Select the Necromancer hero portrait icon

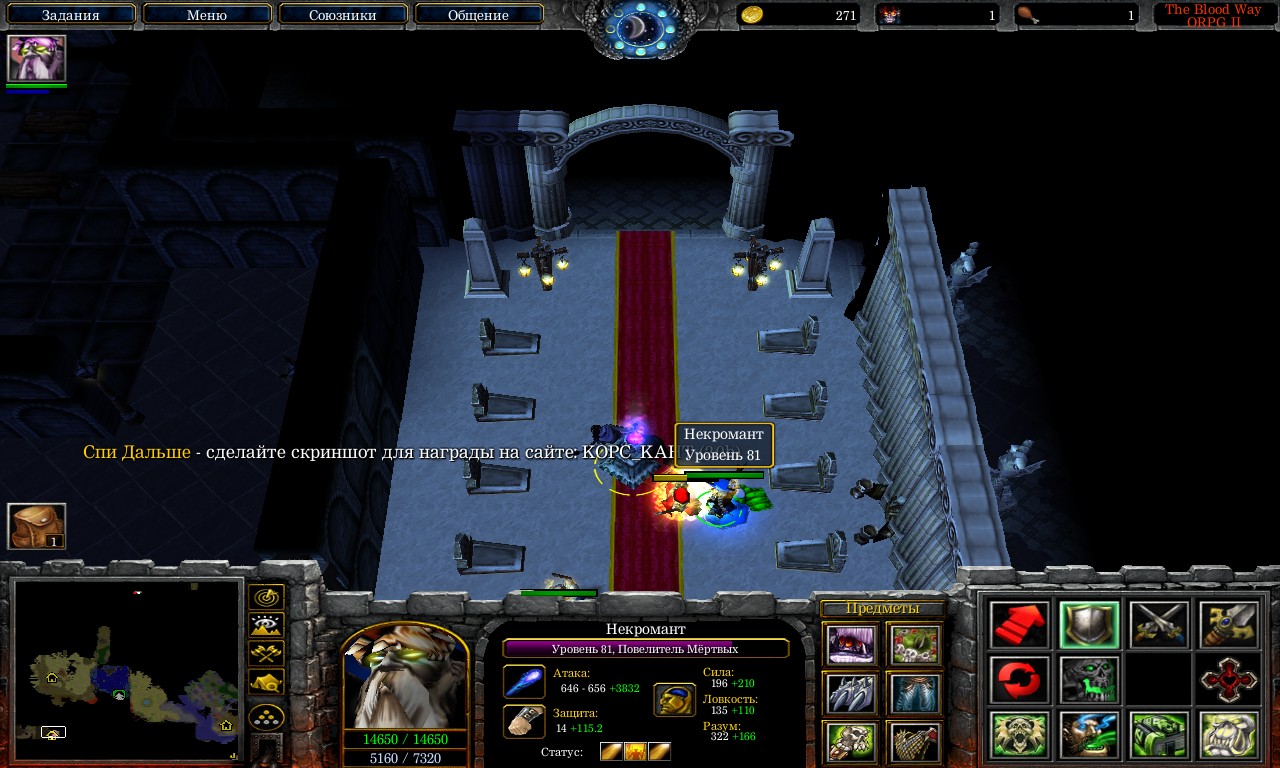pos(36,58)
